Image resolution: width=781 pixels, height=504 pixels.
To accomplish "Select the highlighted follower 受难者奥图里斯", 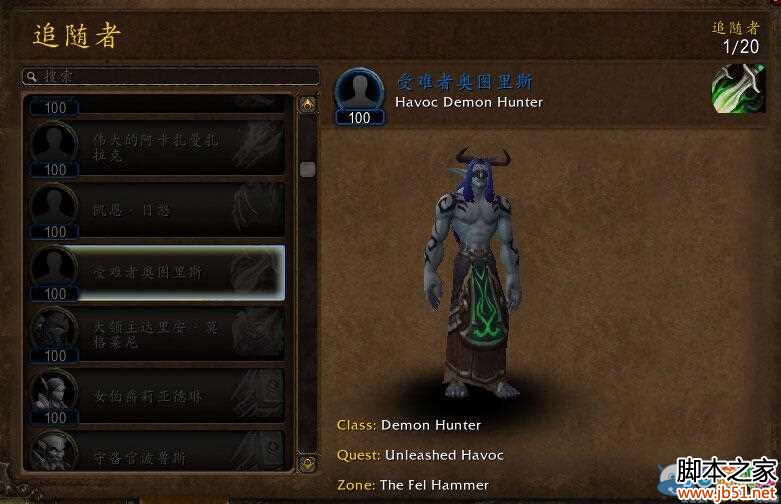I will tap(155, 271).
